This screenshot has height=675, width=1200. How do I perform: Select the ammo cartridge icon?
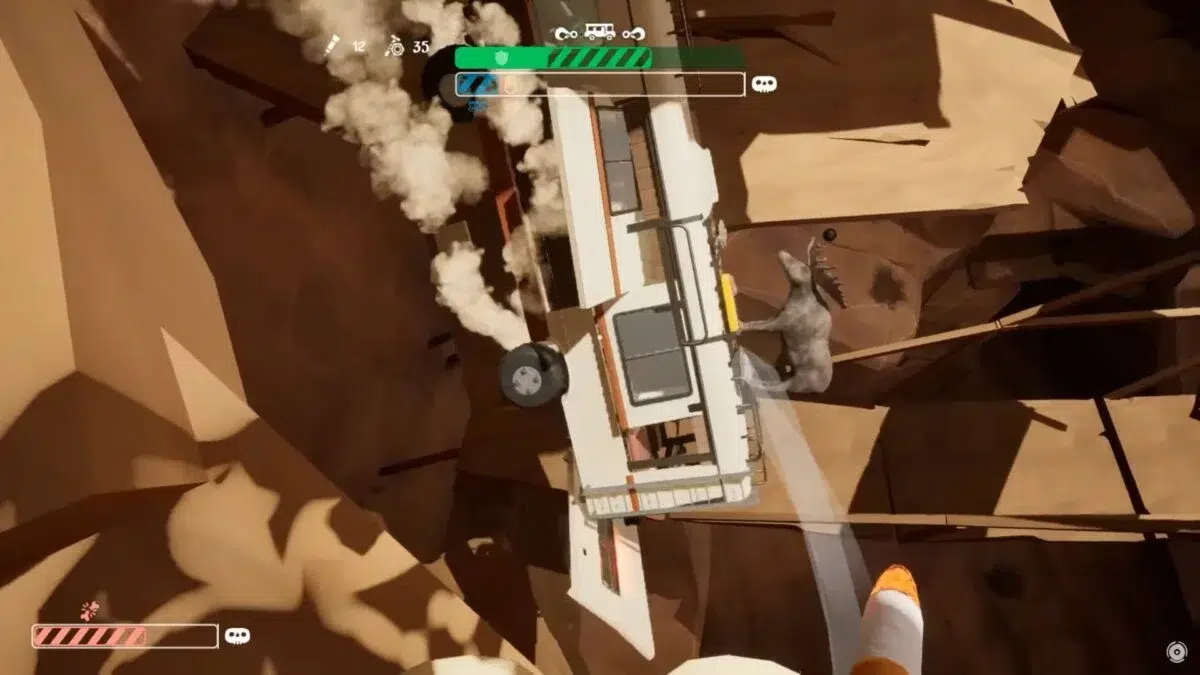pos(331,45)
